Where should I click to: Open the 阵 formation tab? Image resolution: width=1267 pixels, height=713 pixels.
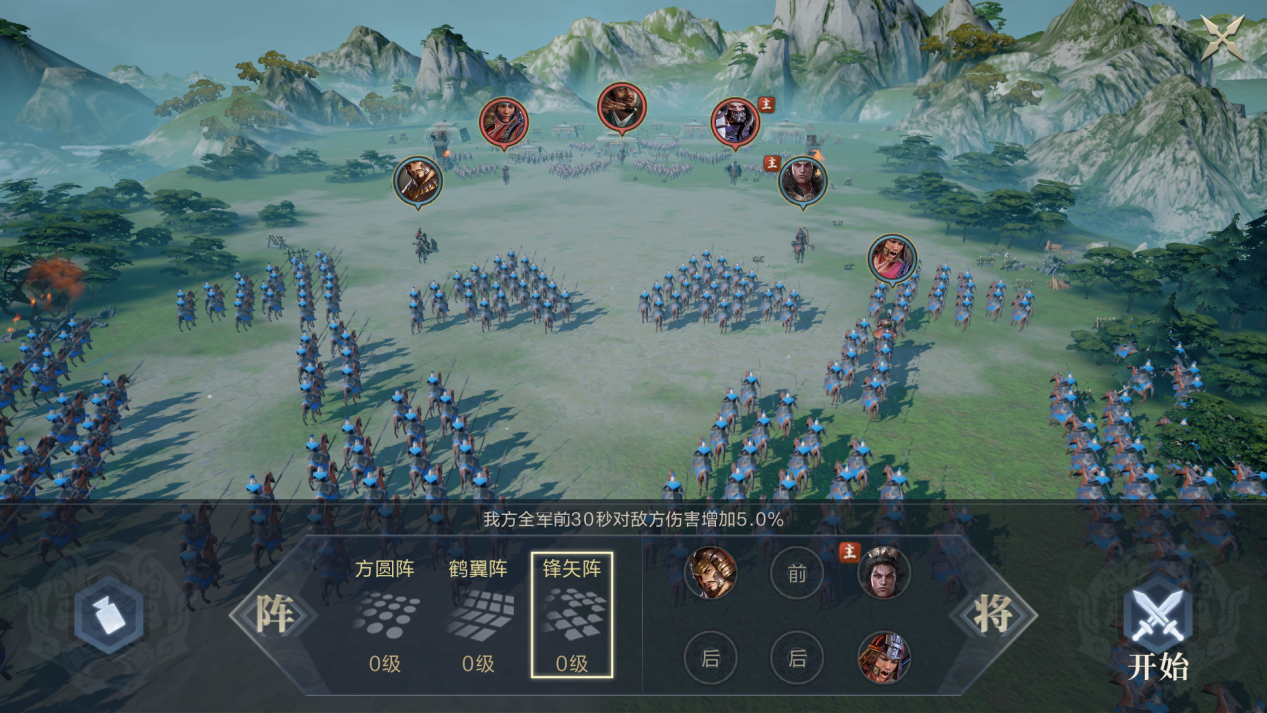pyautogui.click(x=273, y=614)
